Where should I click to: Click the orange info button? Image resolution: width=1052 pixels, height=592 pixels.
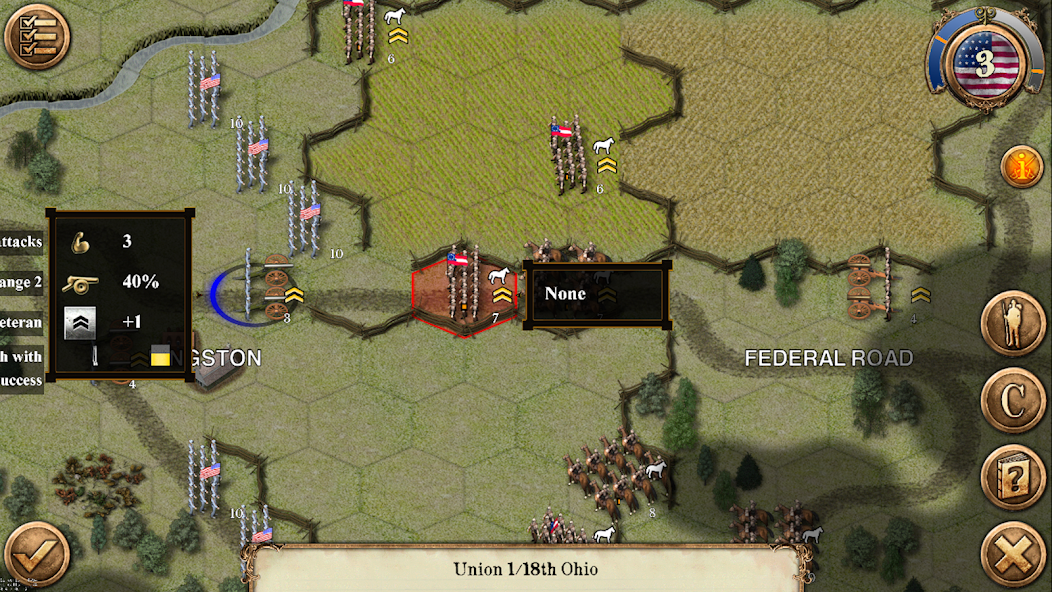tap(1021, 167)
